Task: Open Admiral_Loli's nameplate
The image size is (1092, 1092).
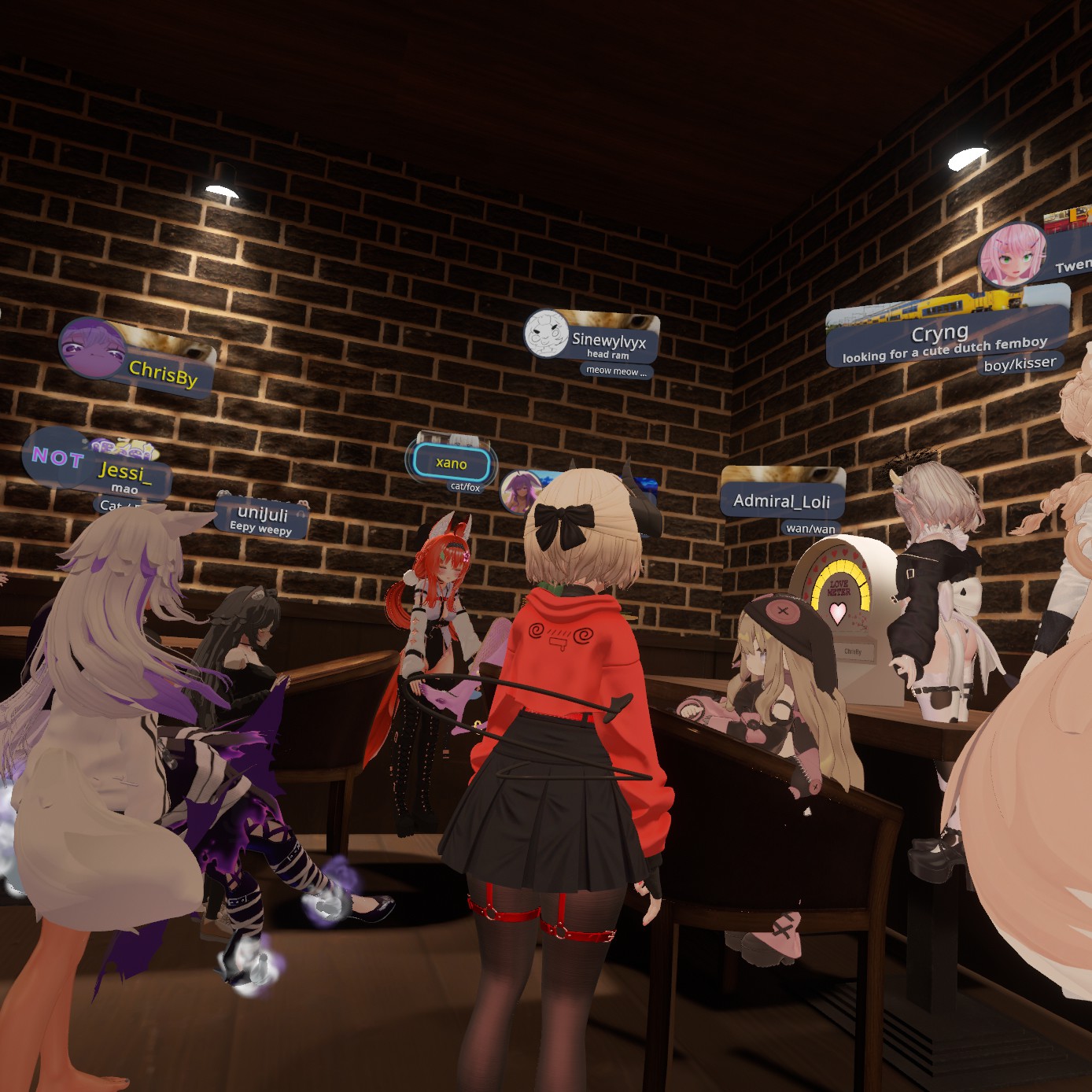Action: [x=781, y=500]
